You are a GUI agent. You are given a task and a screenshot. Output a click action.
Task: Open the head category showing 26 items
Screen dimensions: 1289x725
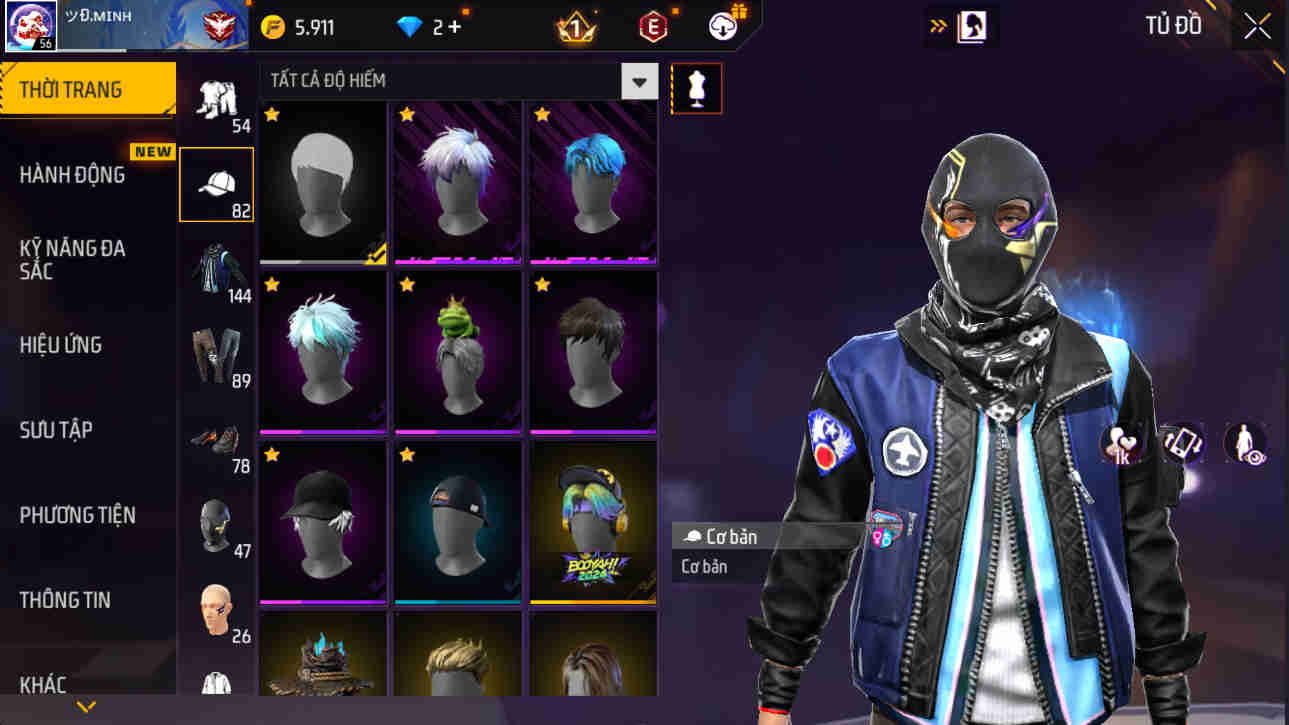point(216,608)
